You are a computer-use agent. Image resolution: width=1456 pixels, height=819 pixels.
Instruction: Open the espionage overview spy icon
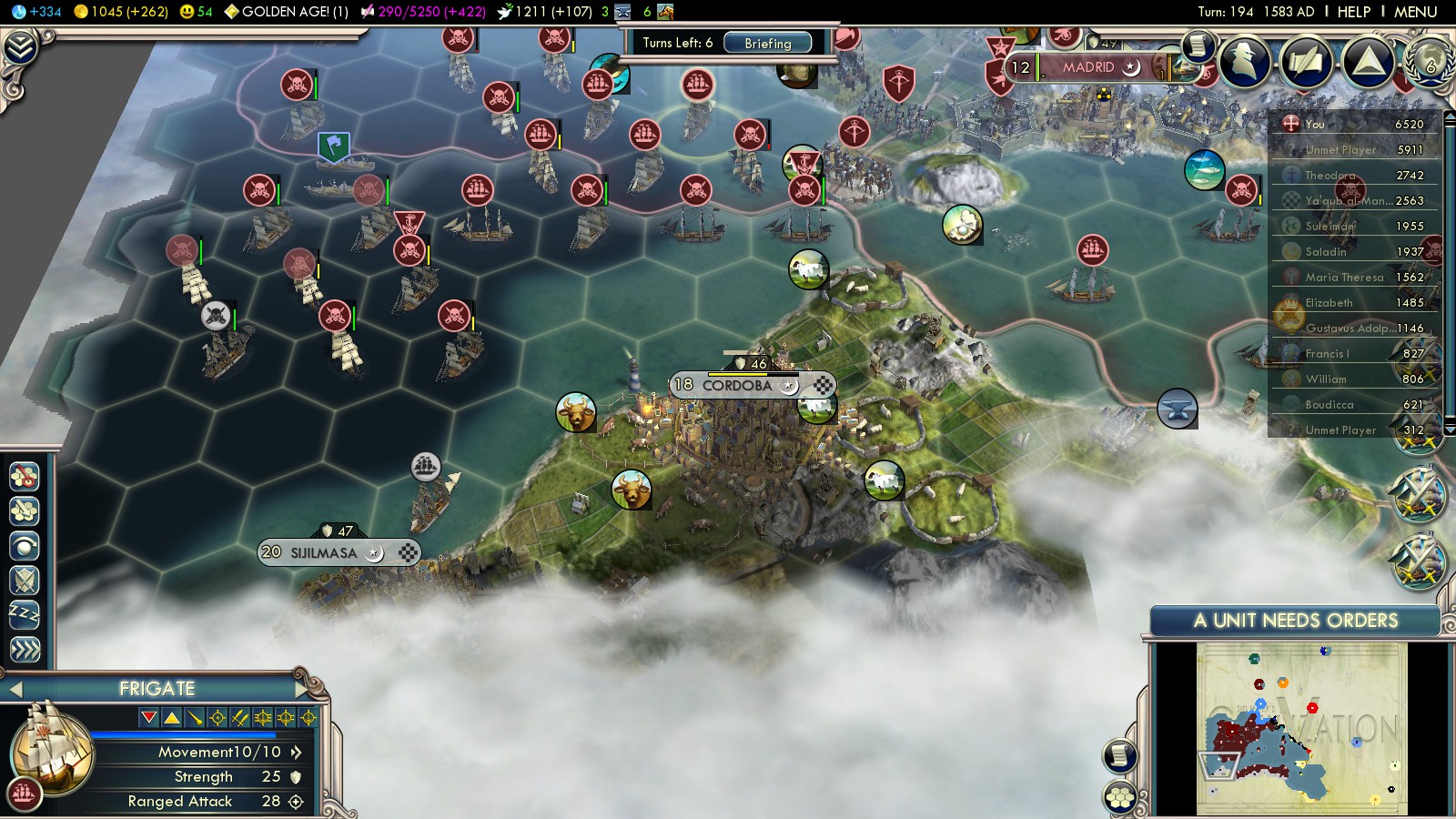pos(1244,62)
